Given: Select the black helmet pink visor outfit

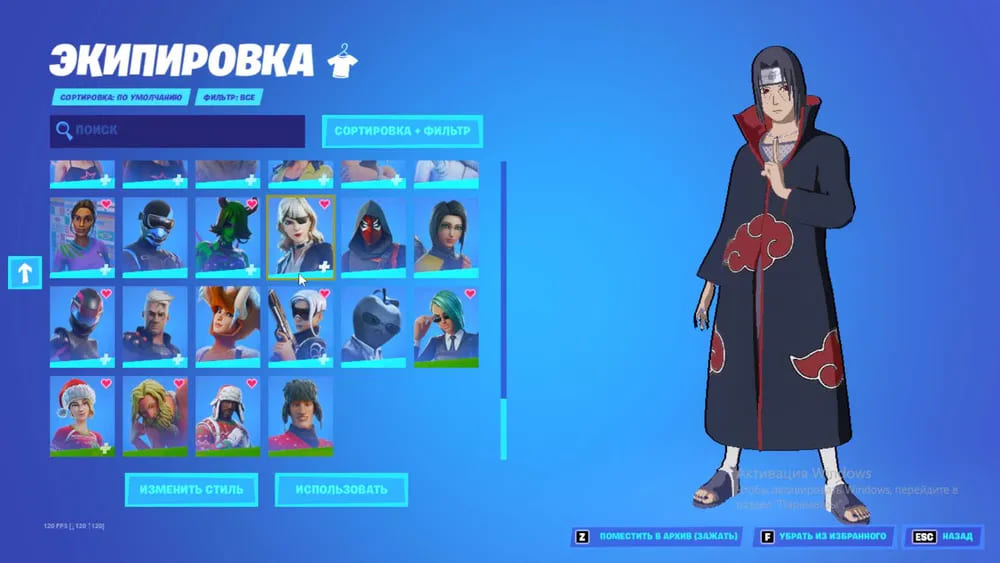Looking at the screenshot, I should (82, 325).
